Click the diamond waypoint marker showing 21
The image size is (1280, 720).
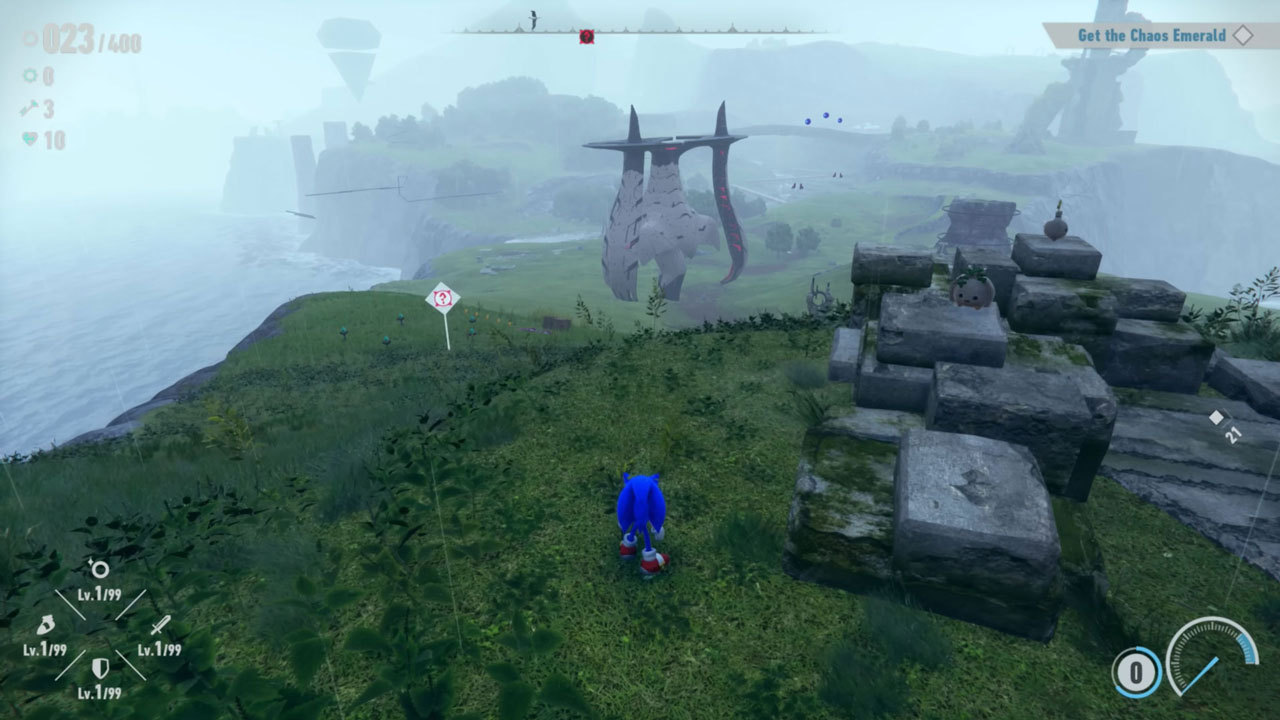[x=1217, y=417]
